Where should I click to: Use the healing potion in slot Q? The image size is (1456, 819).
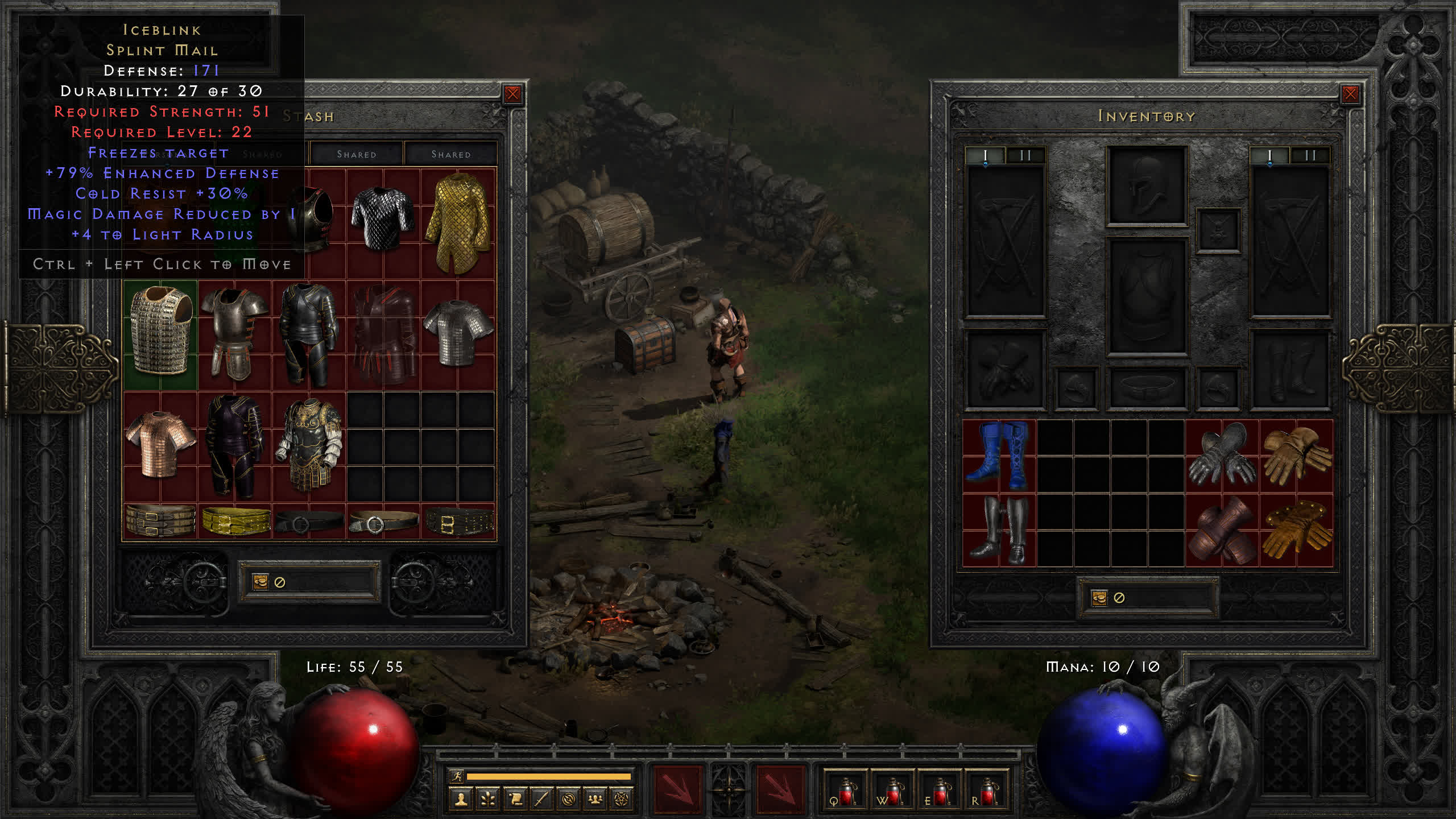click(845, 791)
